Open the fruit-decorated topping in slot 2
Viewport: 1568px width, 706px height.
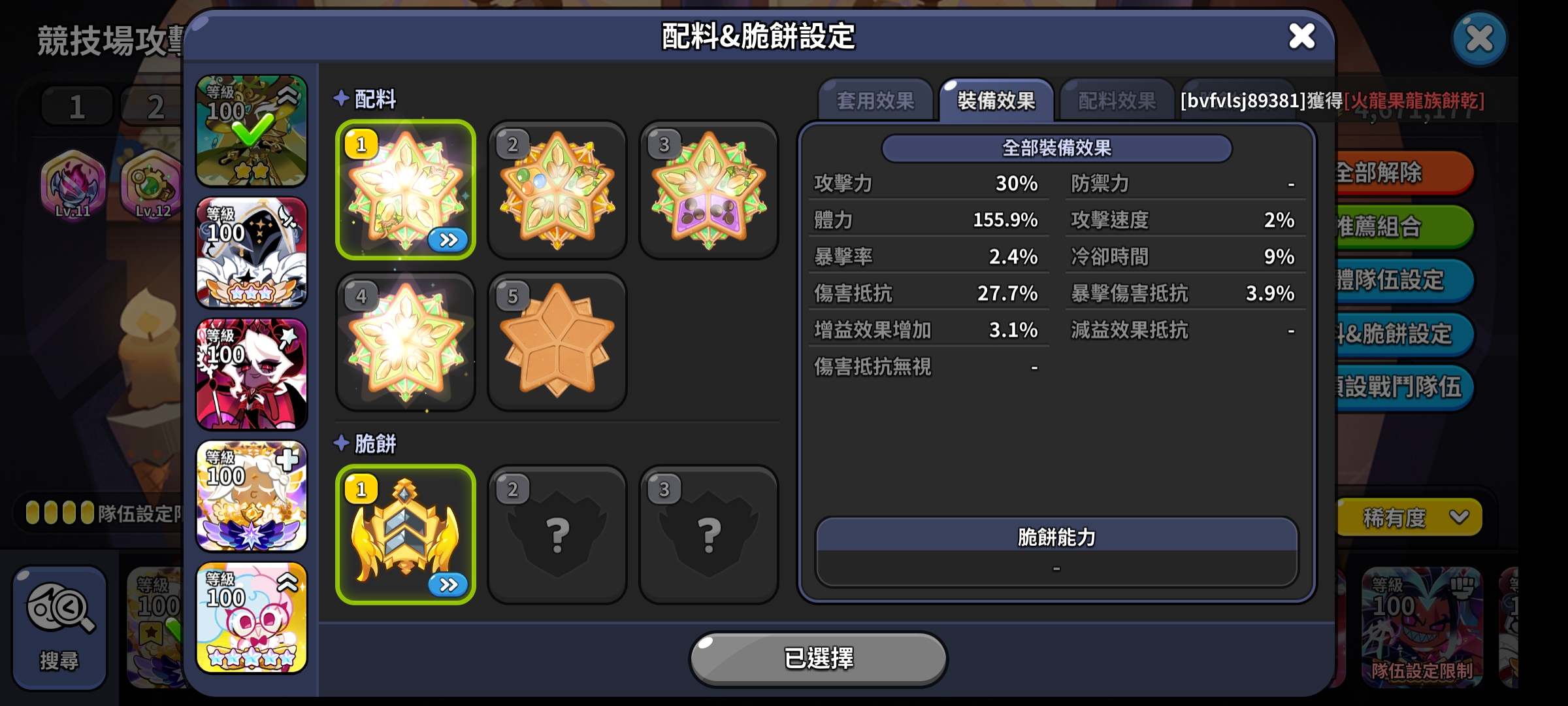click(x=557, y=190)
